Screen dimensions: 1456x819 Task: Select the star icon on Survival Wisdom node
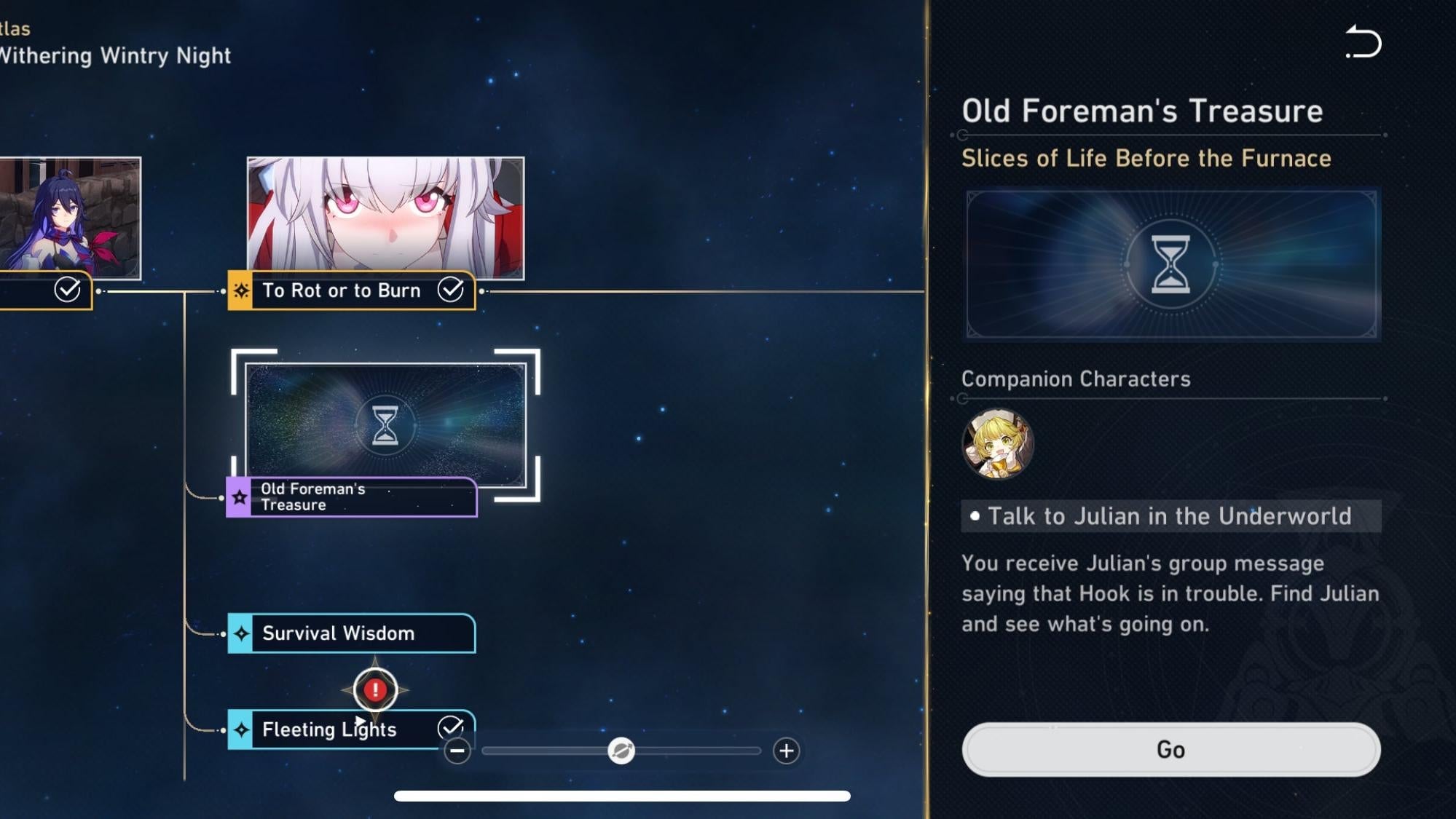coord(240,633)
